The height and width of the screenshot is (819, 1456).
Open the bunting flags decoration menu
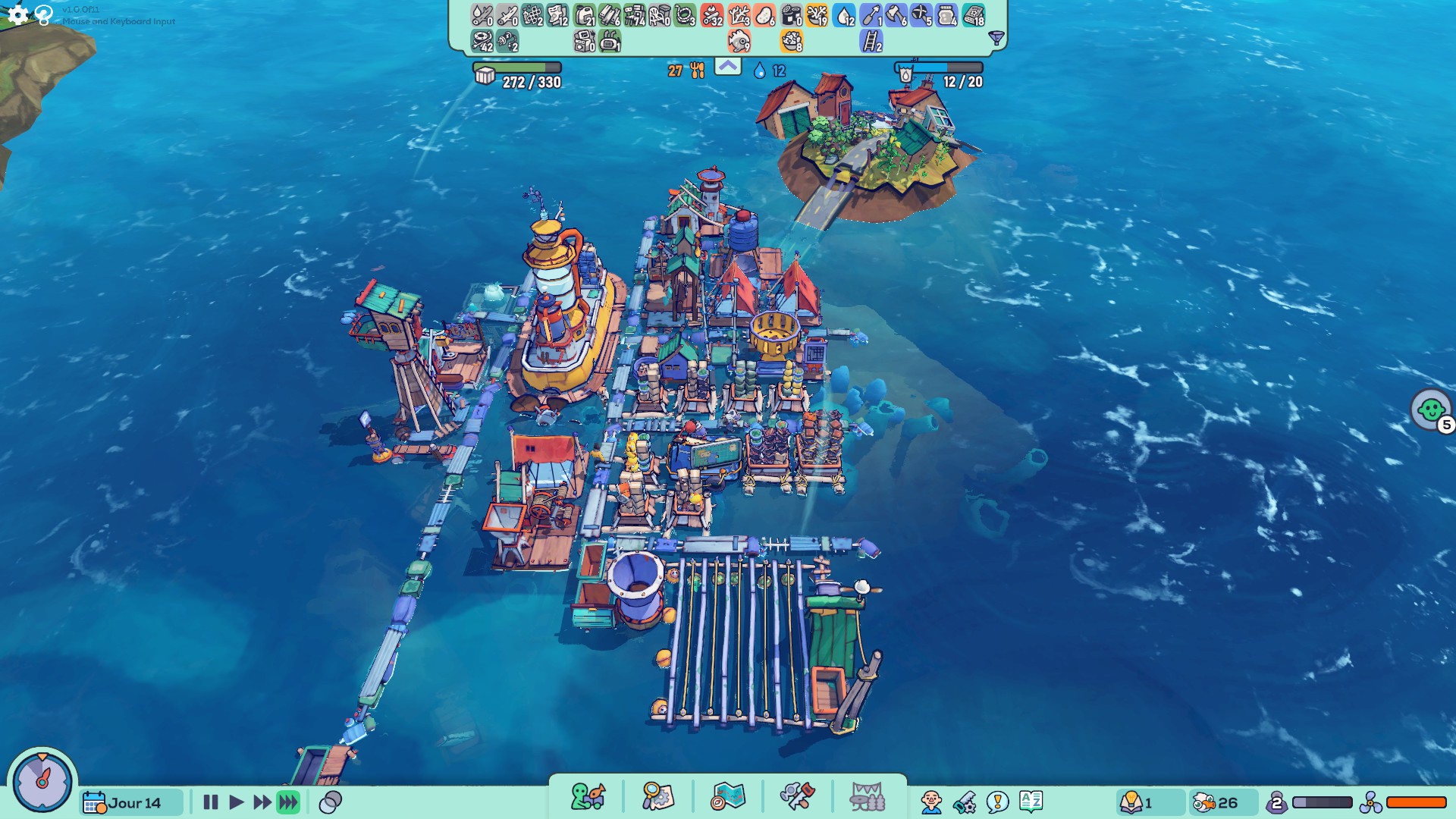867,797
